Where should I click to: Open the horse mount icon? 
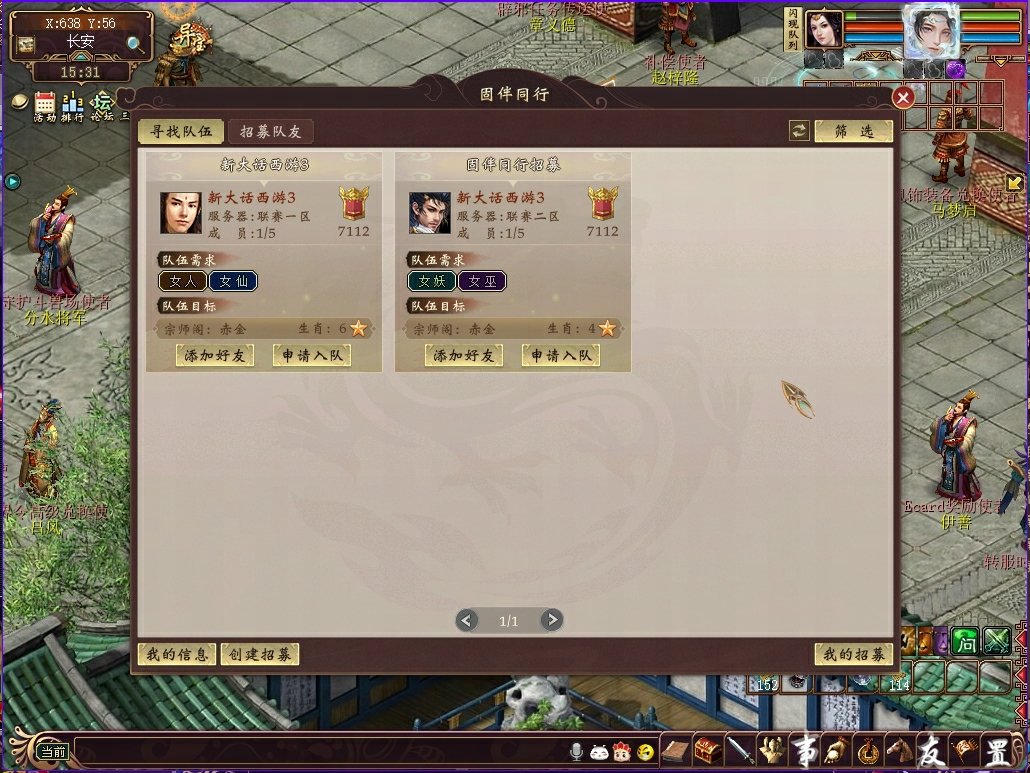click(900, 750)
